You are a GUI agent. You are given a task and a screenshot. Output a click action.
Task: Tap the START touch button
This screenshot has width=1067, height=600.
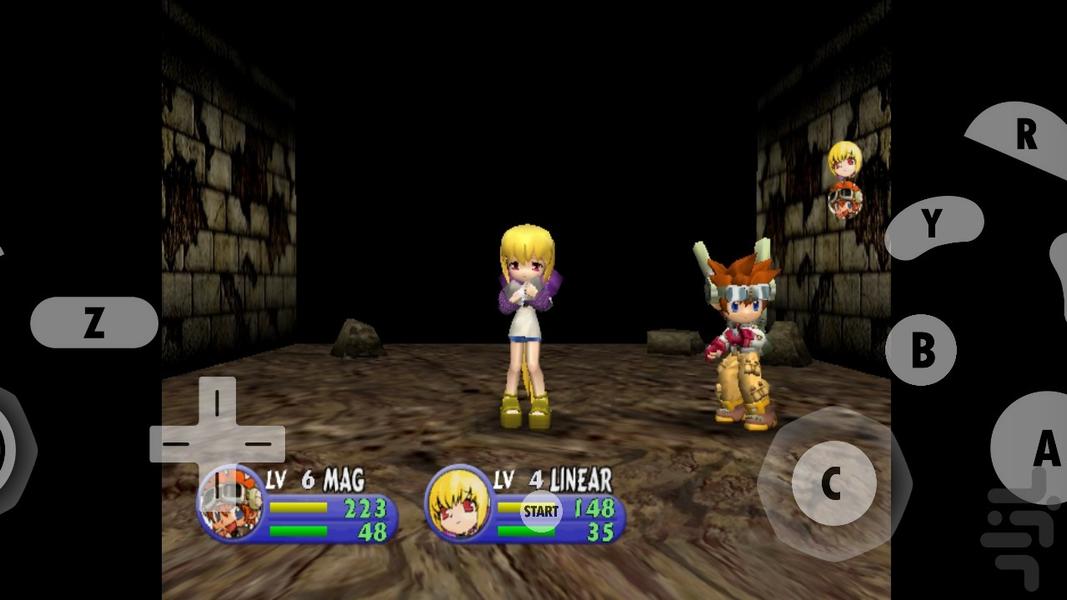[x=541, y=511]
